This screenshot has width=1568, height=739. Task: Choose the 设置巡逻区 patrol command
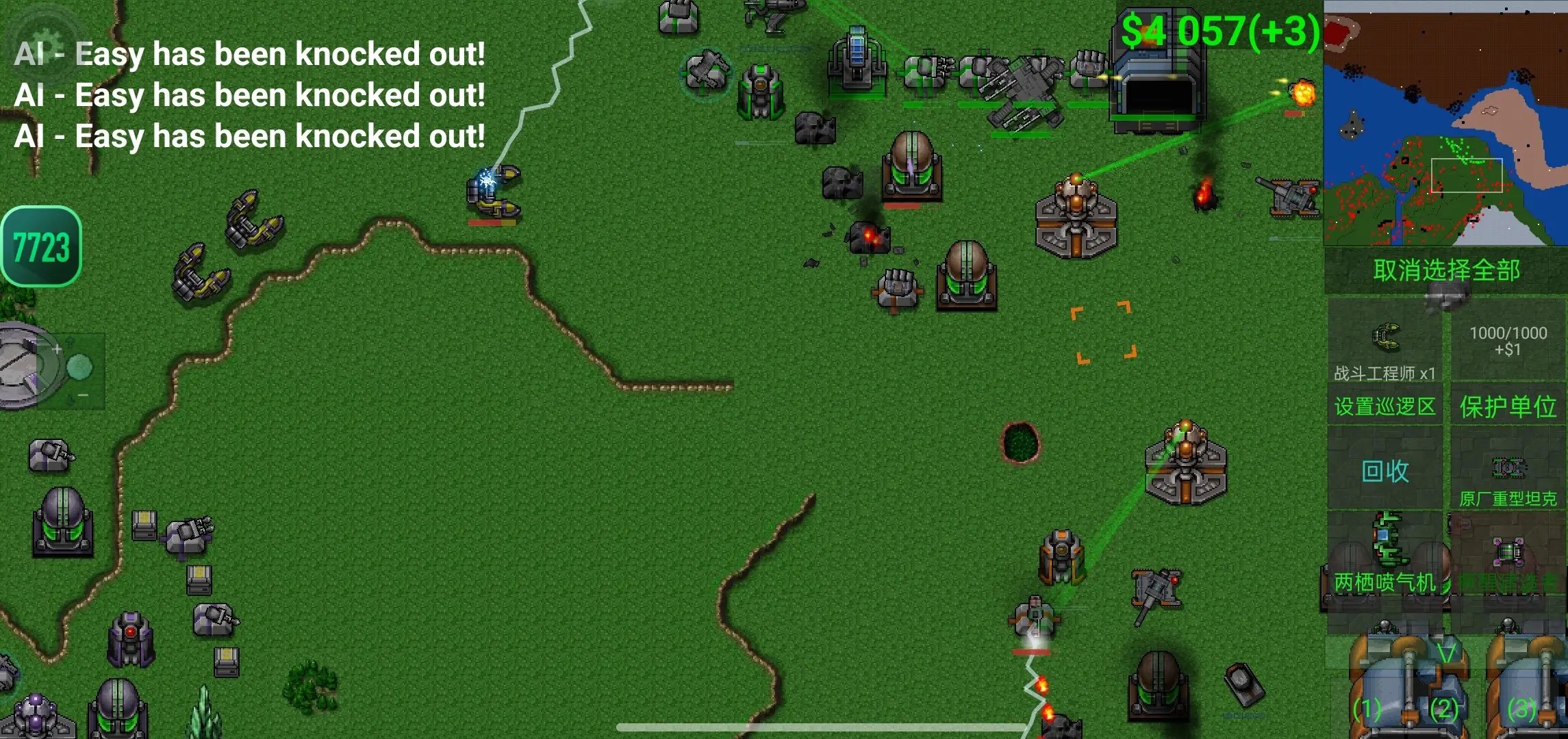point(1384,406)
